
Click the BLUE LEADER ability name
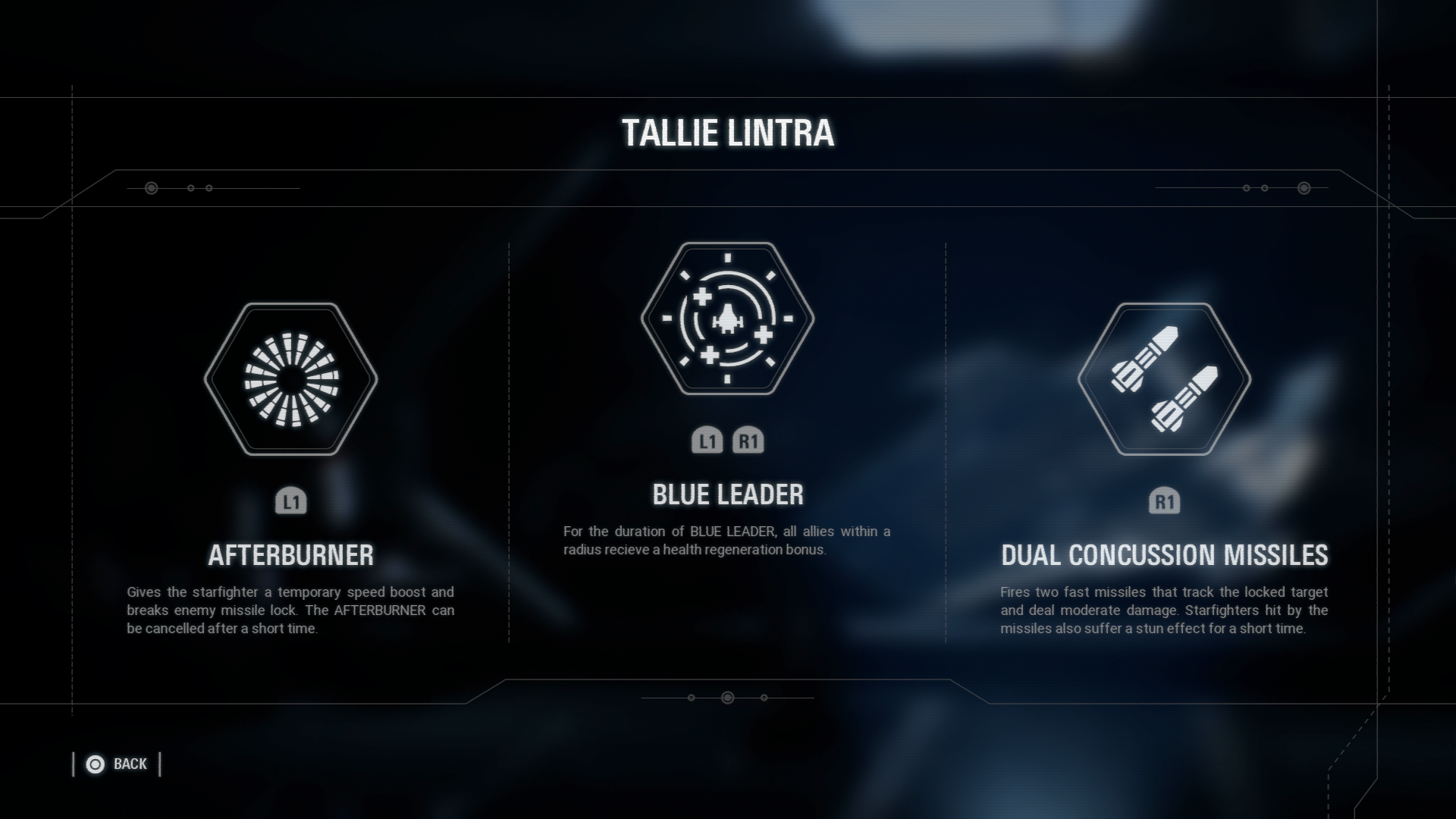(x=726, y=495)
